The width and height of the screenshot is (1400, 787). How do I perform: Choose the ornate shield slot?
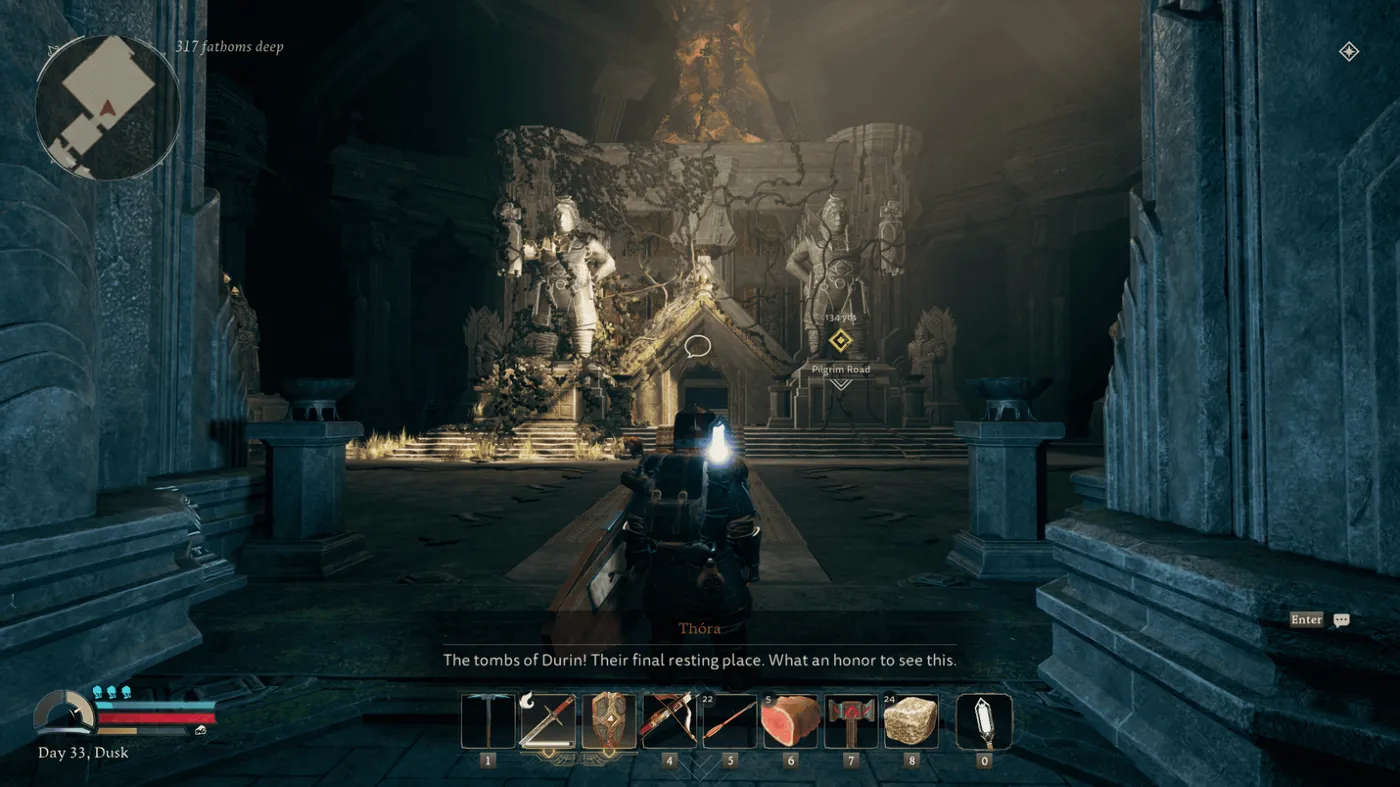click(609, 721)
